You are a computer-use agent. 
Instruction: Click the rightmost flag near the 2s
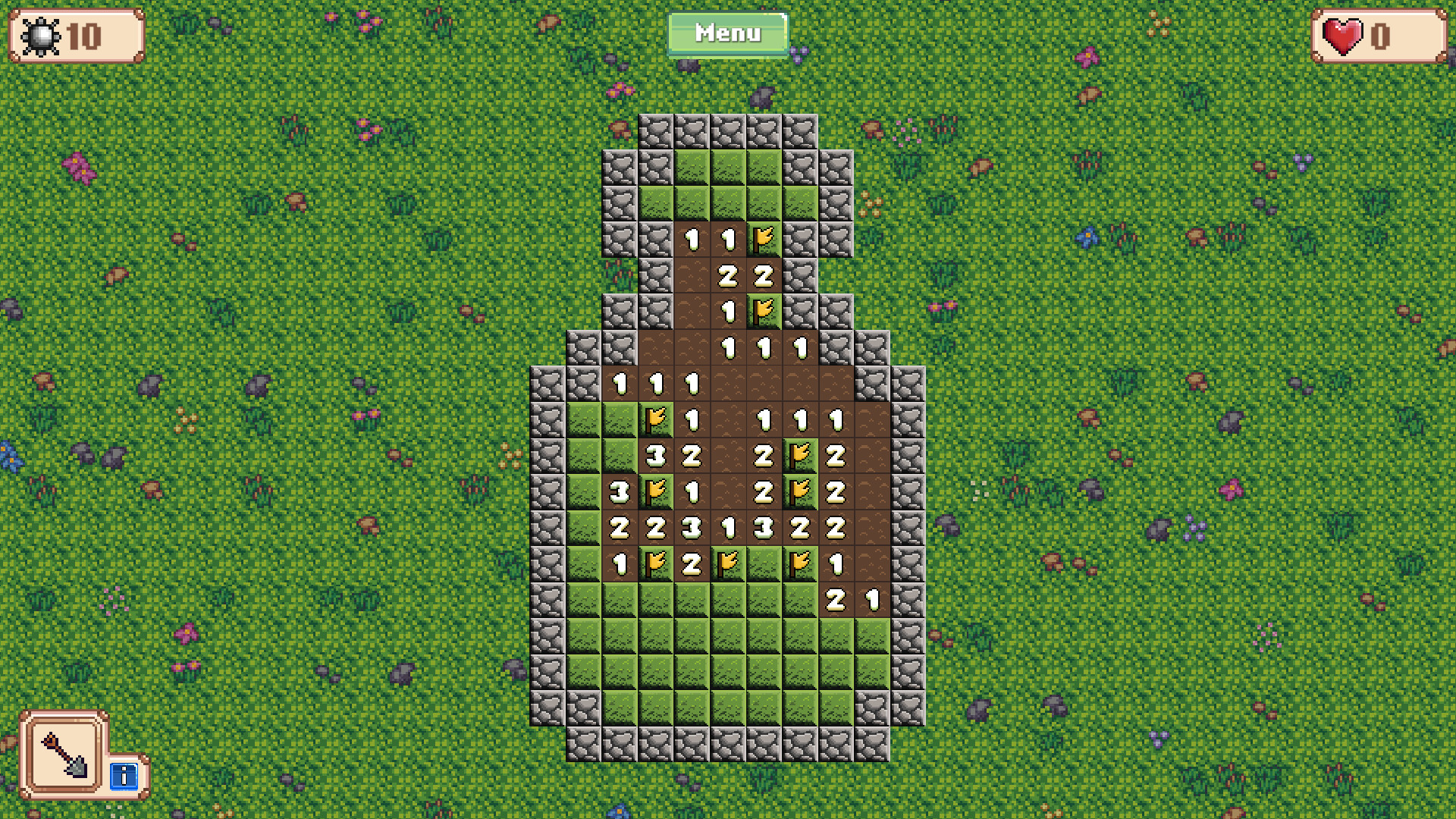tap(800, 455)
